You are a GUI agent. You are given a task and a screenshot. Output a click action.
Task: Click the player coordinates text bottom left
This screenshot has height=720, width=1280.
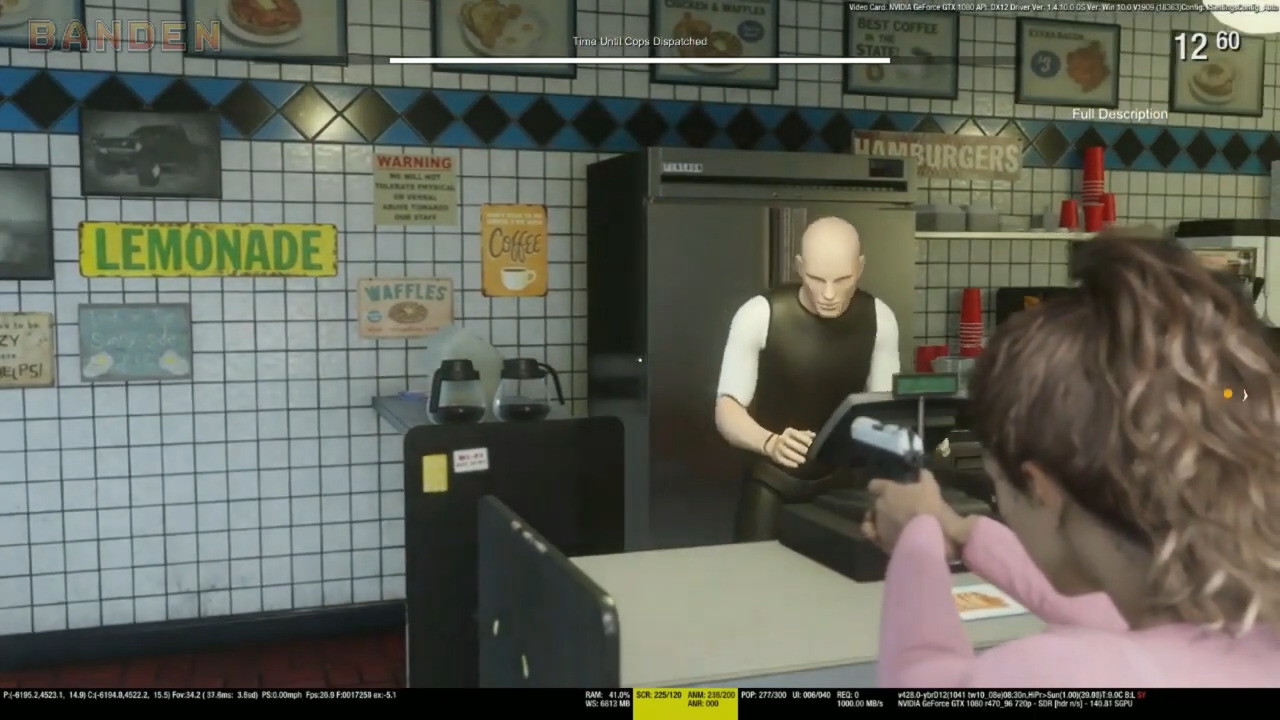pos(80,694)
